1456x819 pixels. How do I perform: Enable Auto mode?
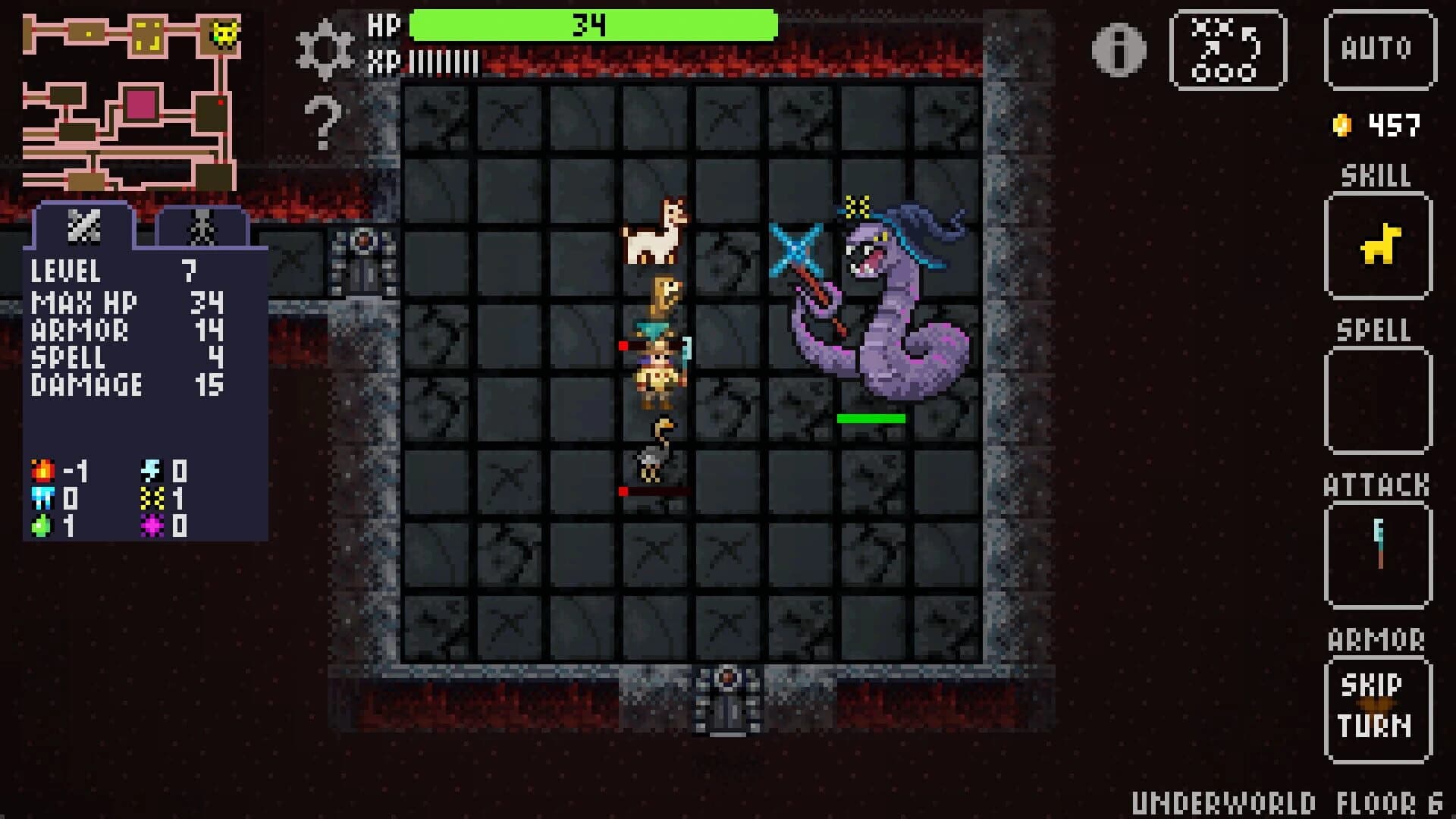pos(1381,49)
